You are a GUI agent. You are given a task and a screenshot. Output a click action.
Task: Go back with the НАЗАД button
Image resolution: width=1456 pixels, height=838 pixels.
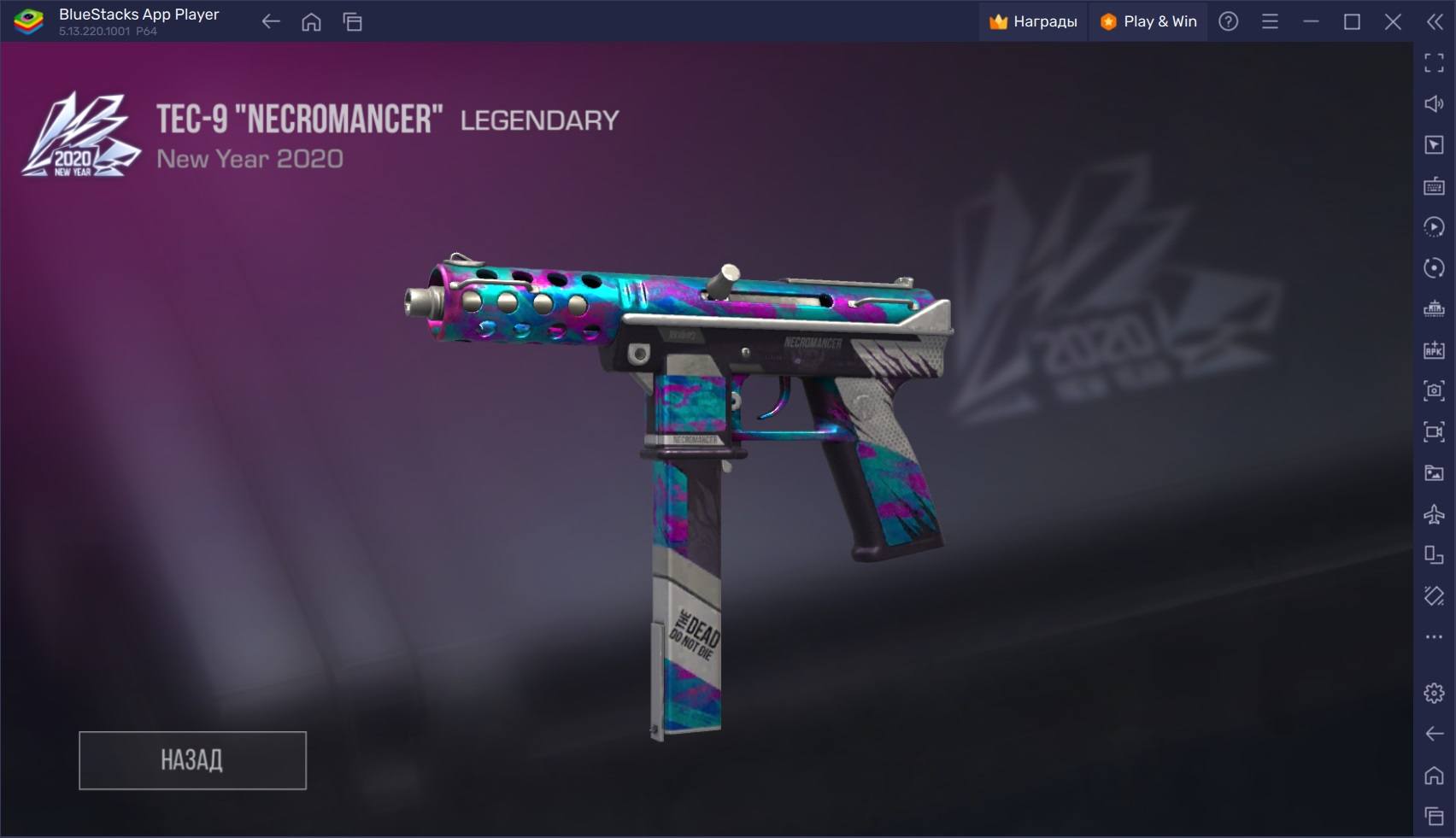pyautogui.click(x=192, y=760)
